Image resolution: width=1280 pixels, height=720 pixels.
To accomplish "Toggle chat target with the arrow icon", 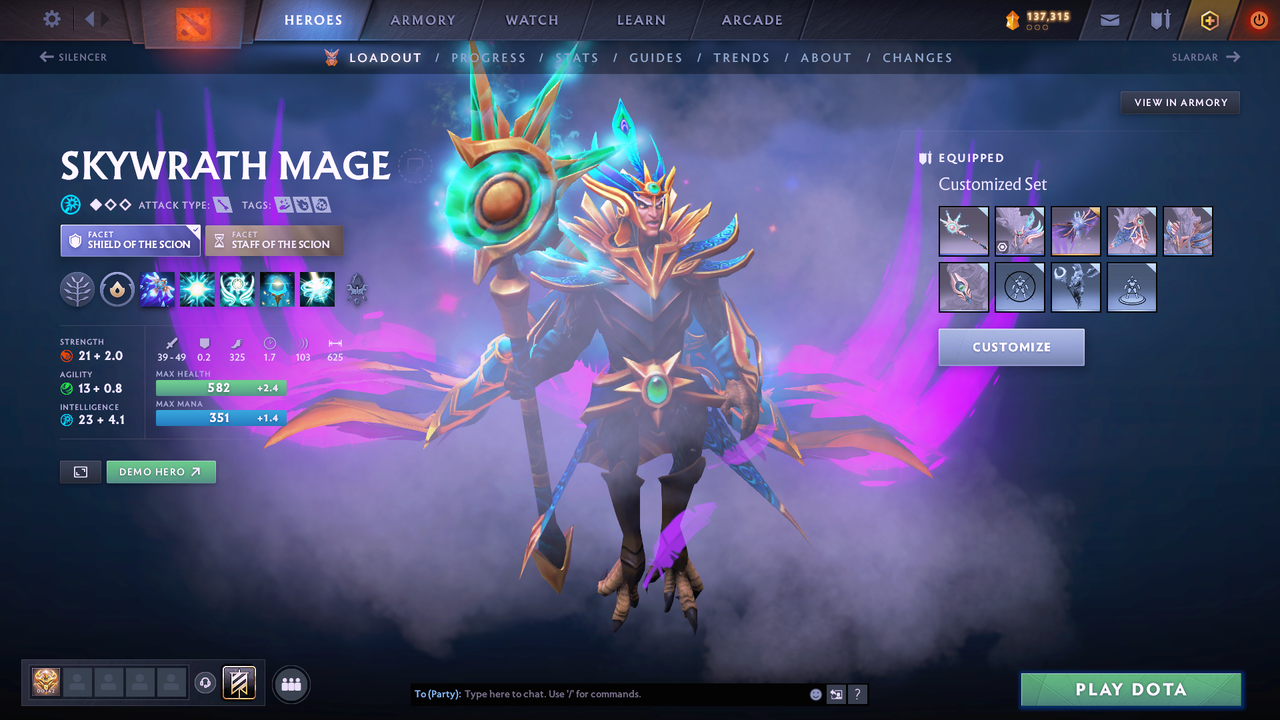I will (836, 693).
